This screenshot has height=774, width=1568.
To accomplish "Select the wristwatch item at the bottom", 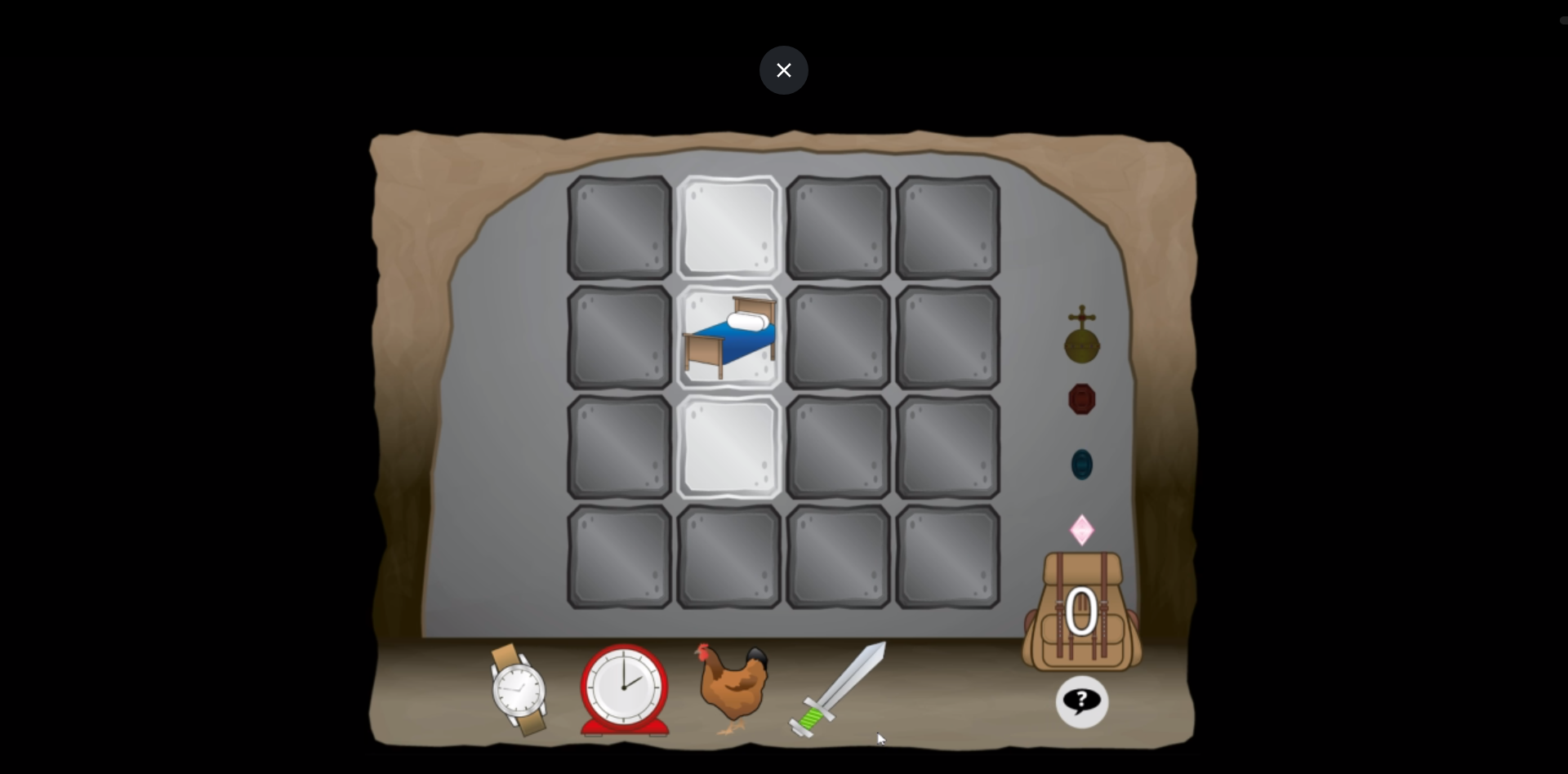I will (x=519, y=690).
